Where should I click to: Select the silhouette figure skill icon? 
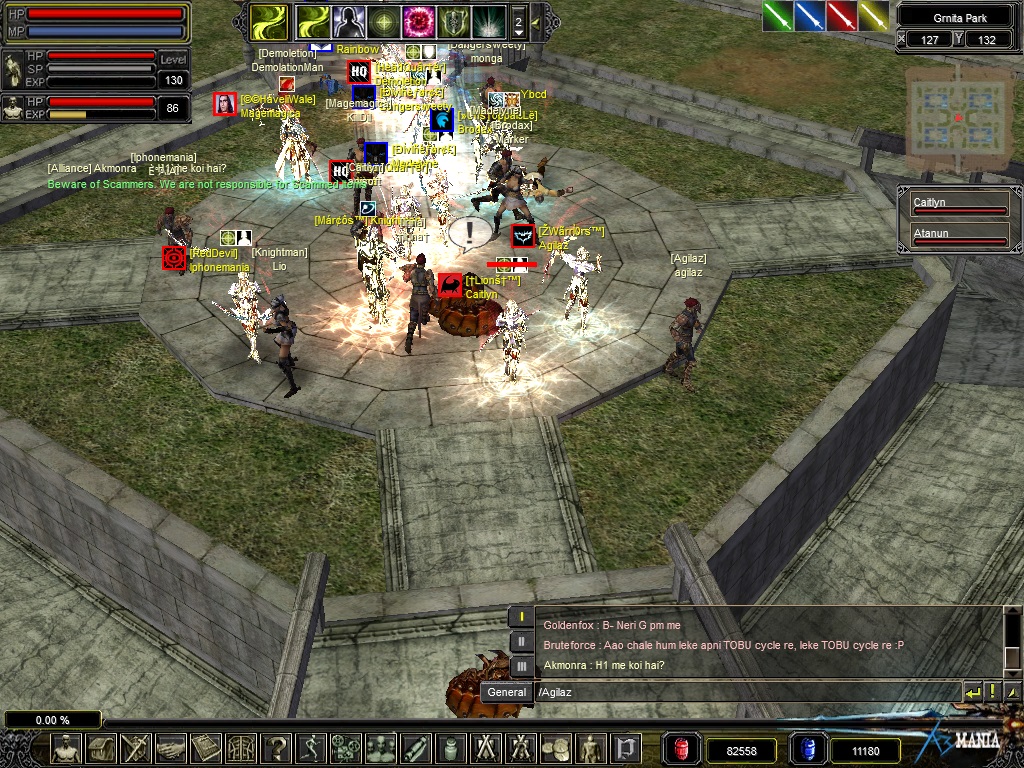[347, 21]
